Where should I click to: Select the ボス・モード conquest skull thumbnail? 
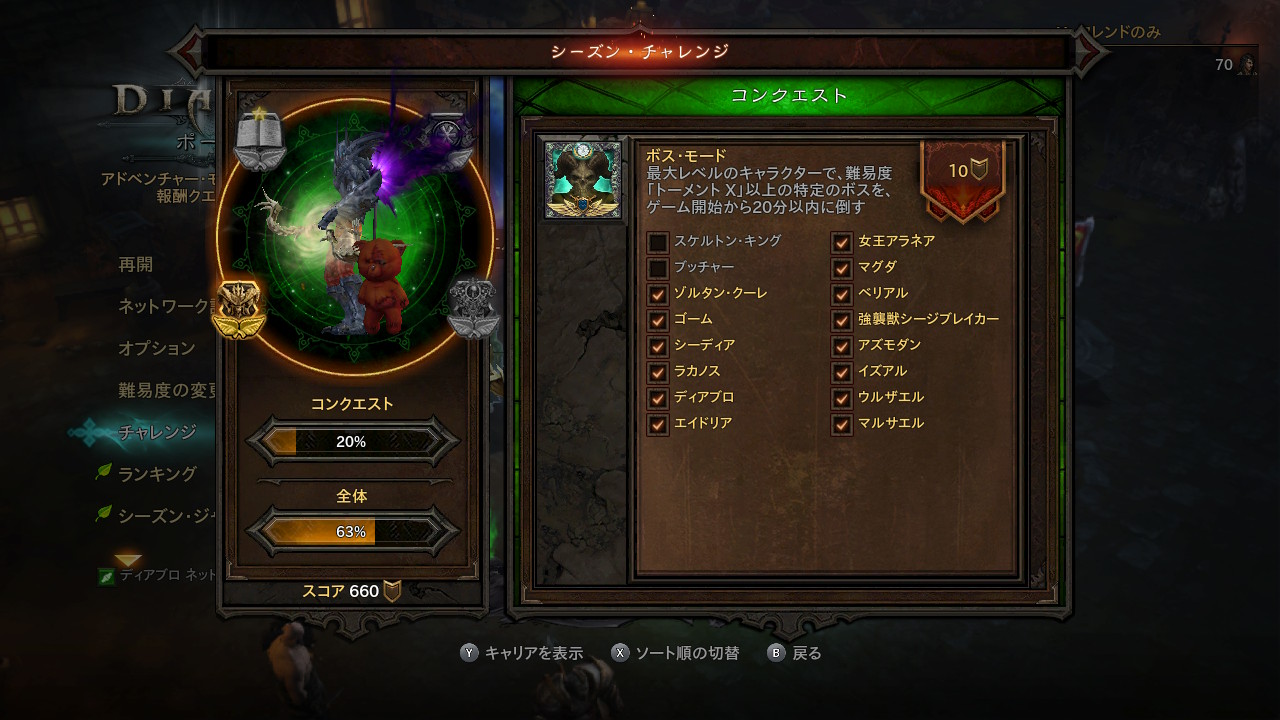[x=583, y=180]
